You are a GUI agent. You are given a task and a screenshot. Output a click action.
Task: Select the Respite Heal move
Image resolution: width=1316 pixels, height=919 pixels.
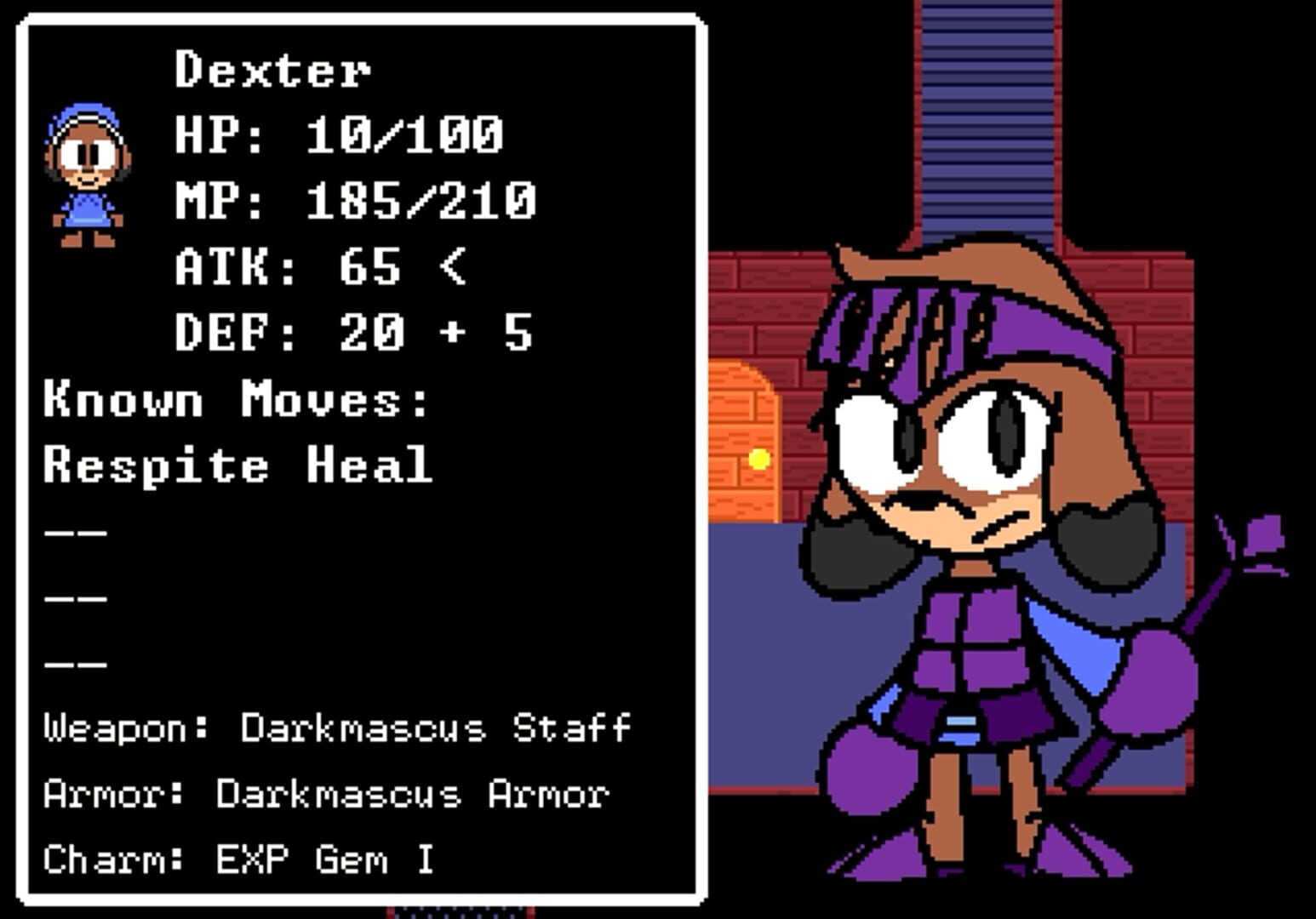(238, 464)
